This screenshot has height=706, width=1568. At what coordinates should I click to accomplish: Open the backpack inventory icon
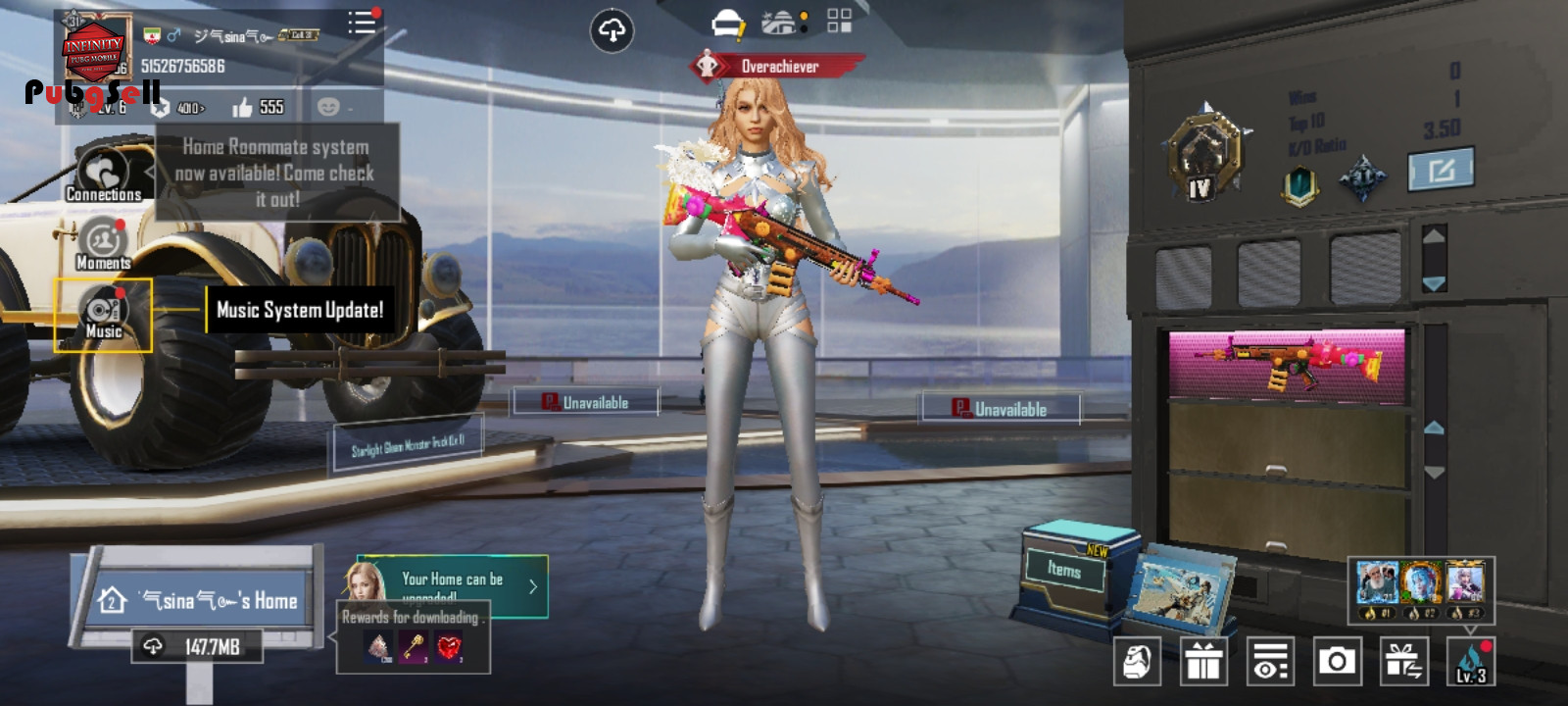(1137, 662)
